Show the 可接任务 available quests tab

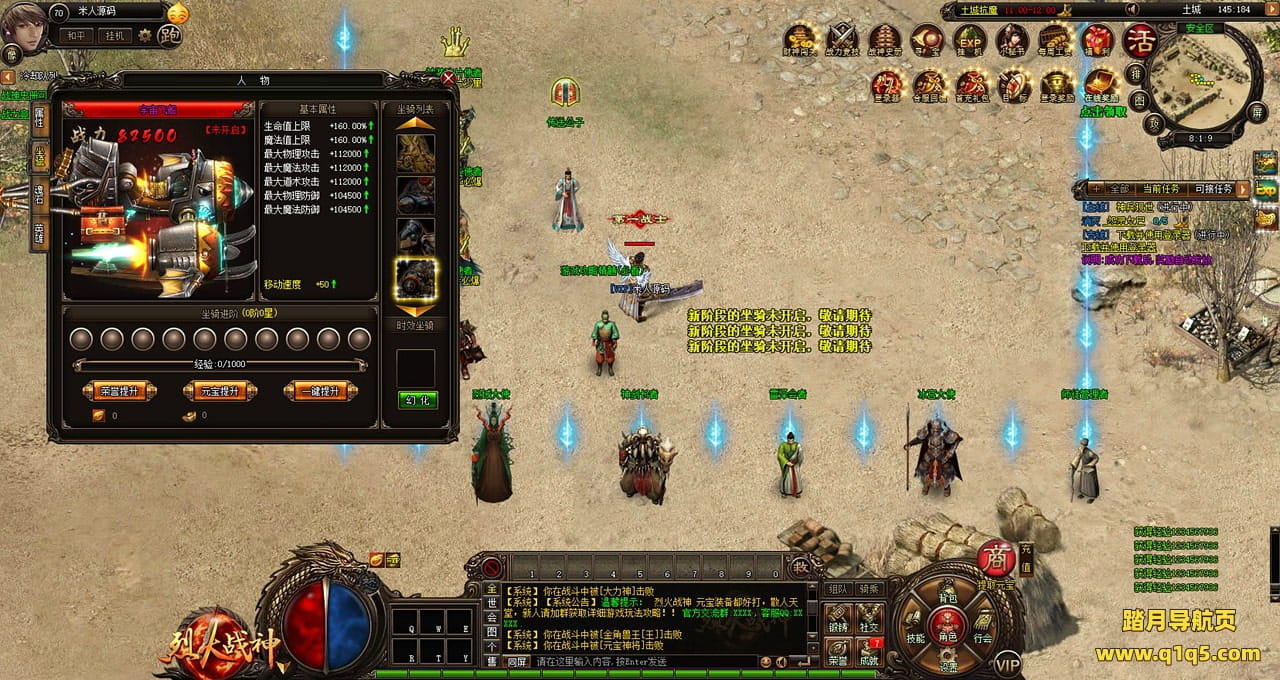coord(1214,189)
